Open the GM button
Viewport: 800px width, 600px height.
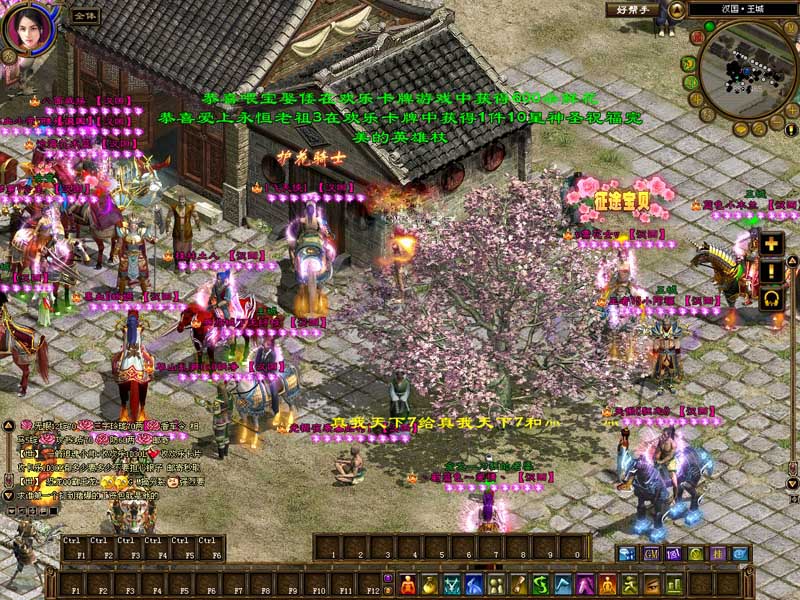(x=651, y=553)
